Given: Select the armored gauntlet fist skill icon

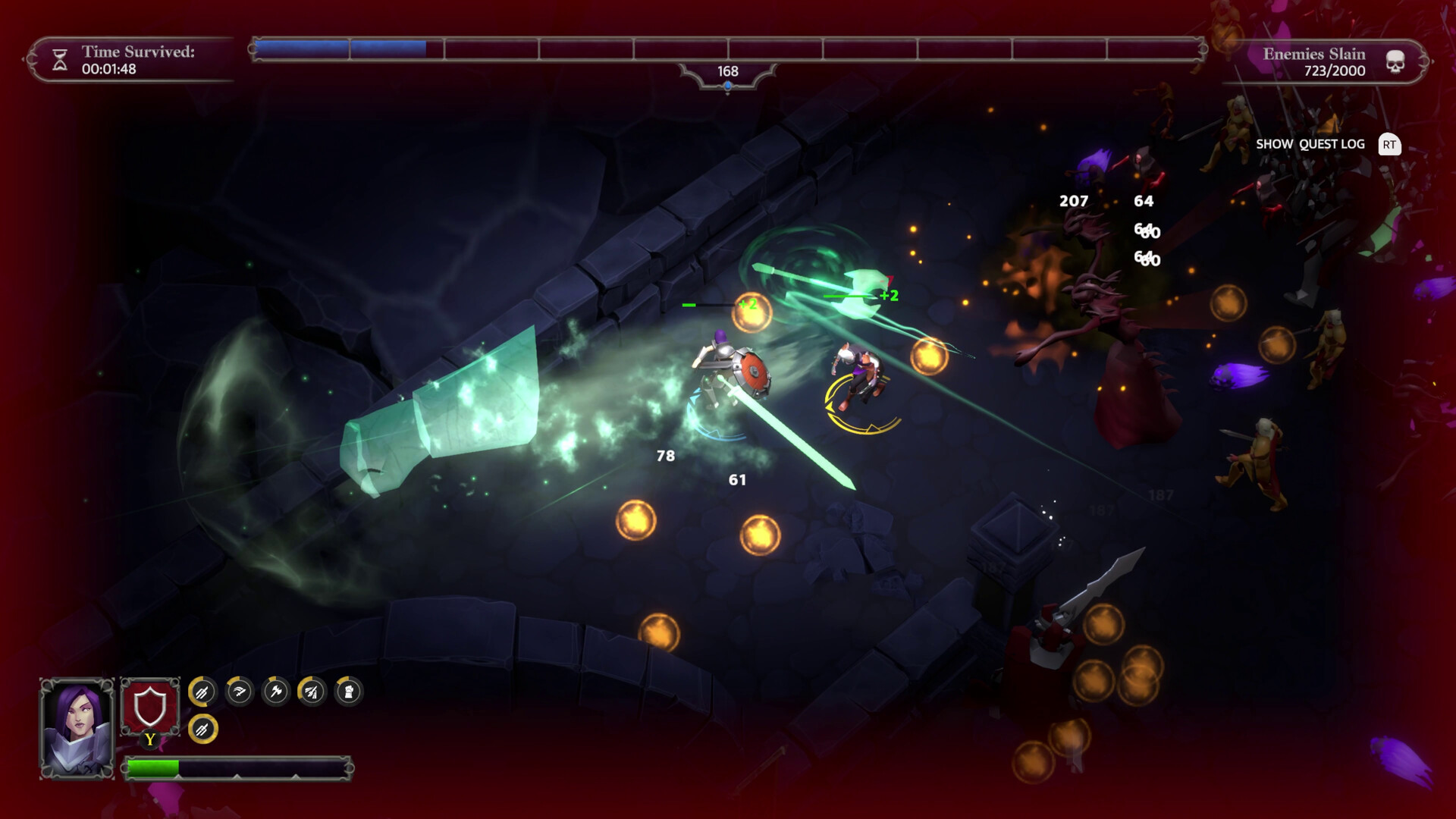Looking at the screenshot, I should (349, 692).
